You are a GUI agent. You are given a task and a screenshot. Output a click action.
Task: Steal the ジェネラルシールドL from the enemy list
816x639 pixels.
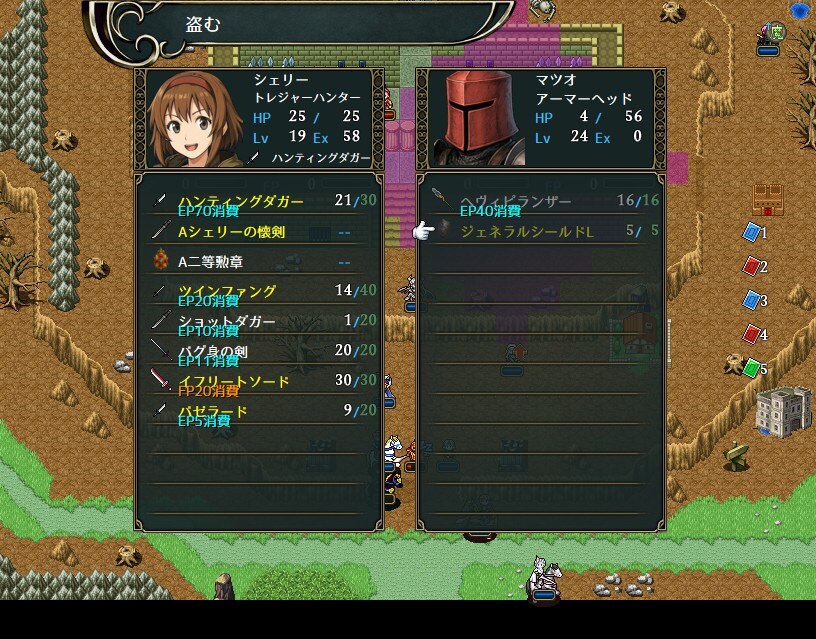pyautogui.click(x=540, y=231)
